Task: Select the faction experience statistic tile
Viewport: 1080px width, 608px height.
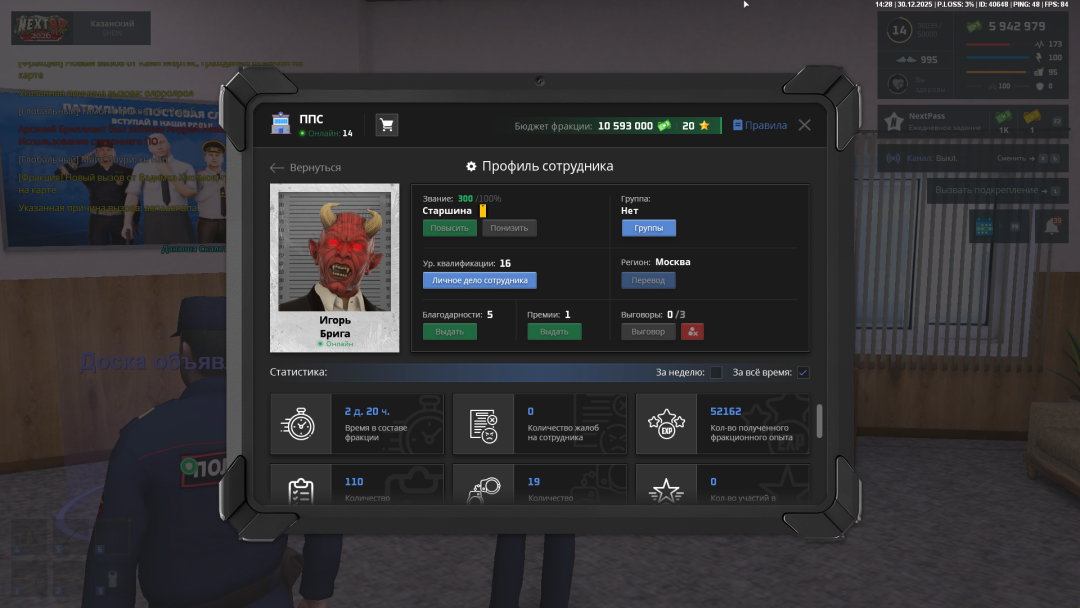Action: pos(722,424)
